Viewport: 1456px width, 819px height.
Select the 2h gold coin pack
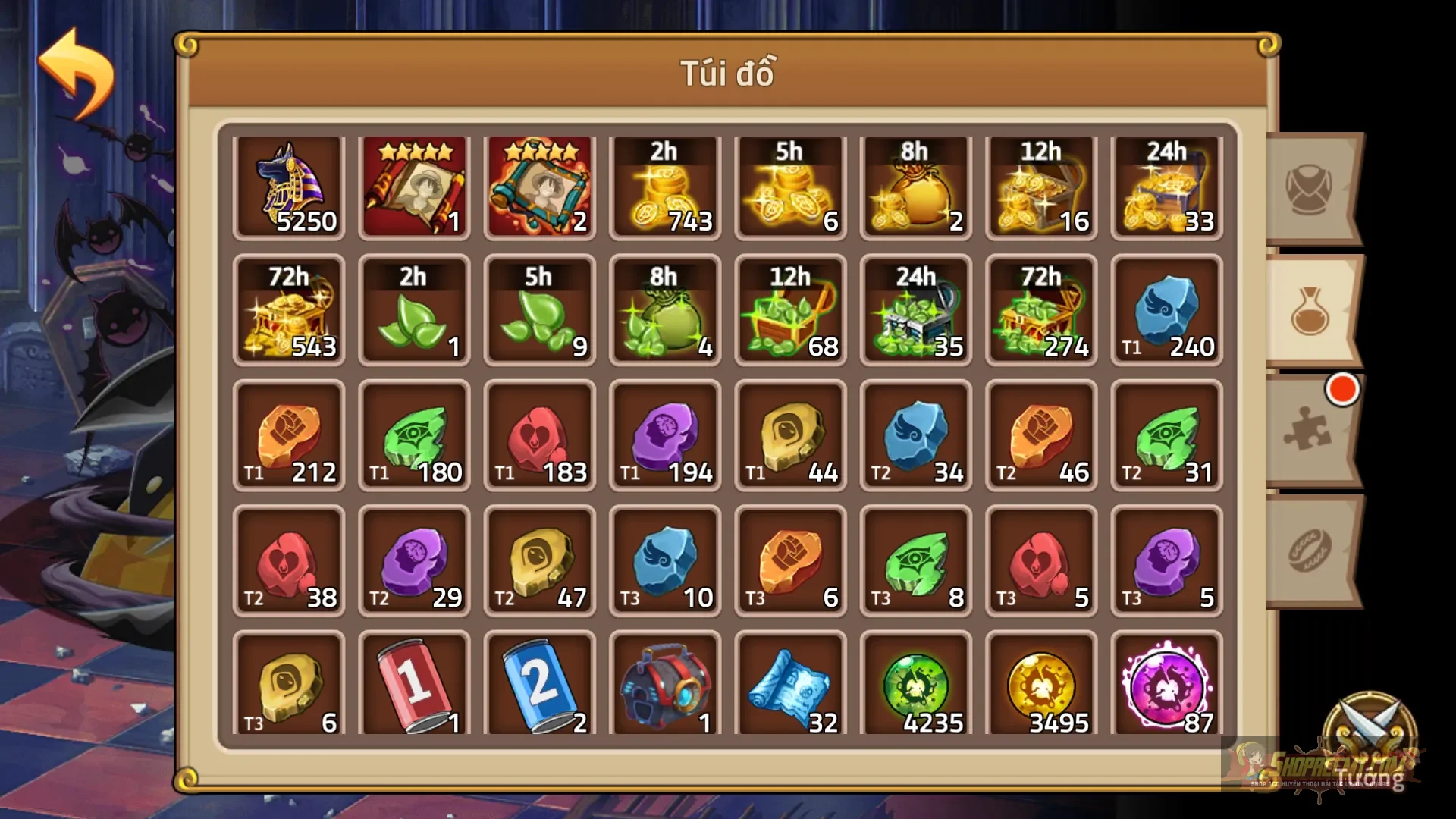(x=665, y=186)
